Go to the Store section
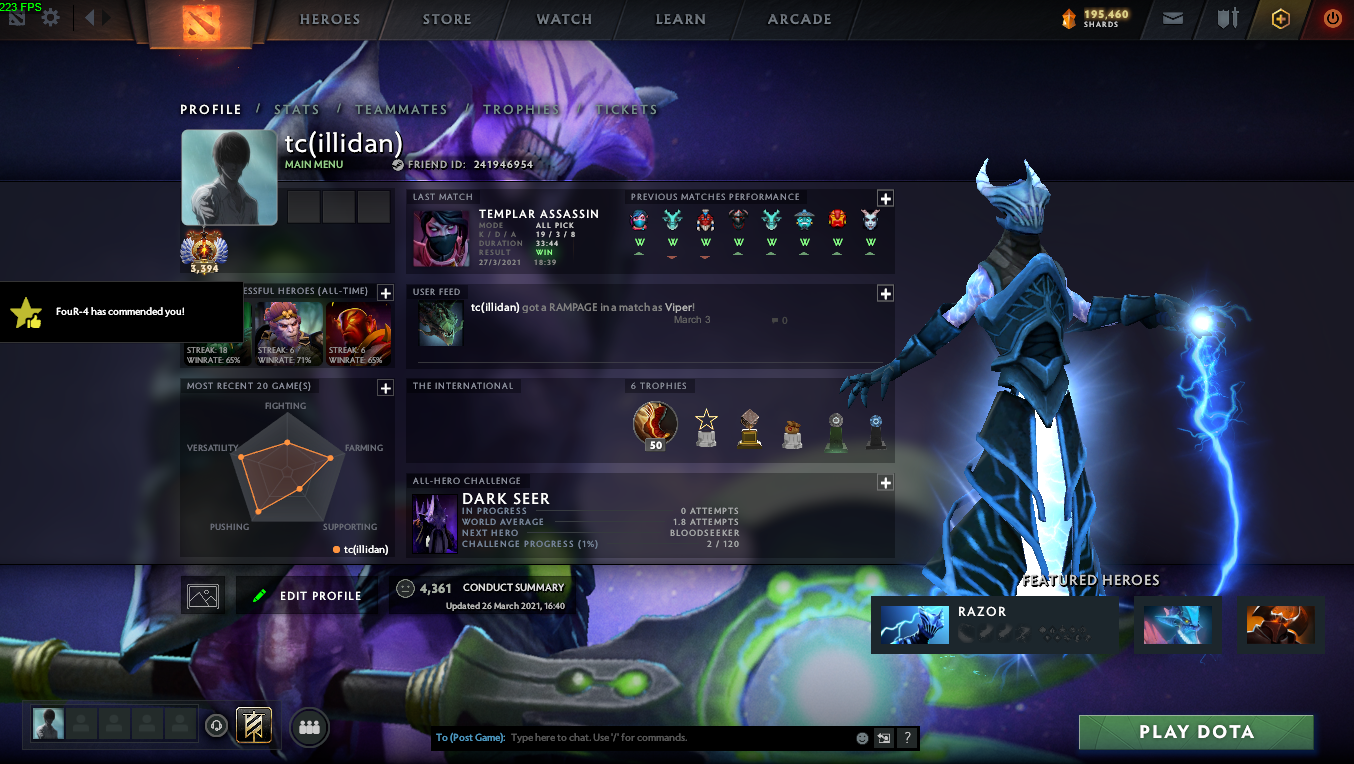Viewport: 1354px width, 764px height. tap(447, 19)
